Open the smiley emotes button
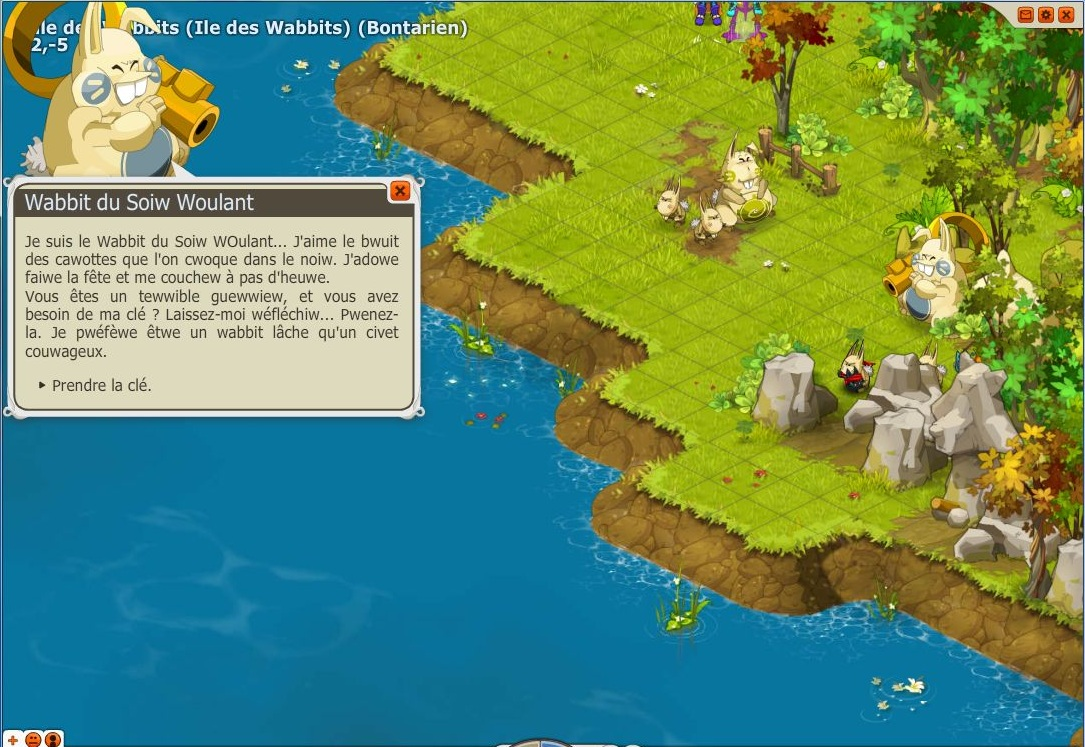This screenshot has height=747, width=1085. [33, 740]
